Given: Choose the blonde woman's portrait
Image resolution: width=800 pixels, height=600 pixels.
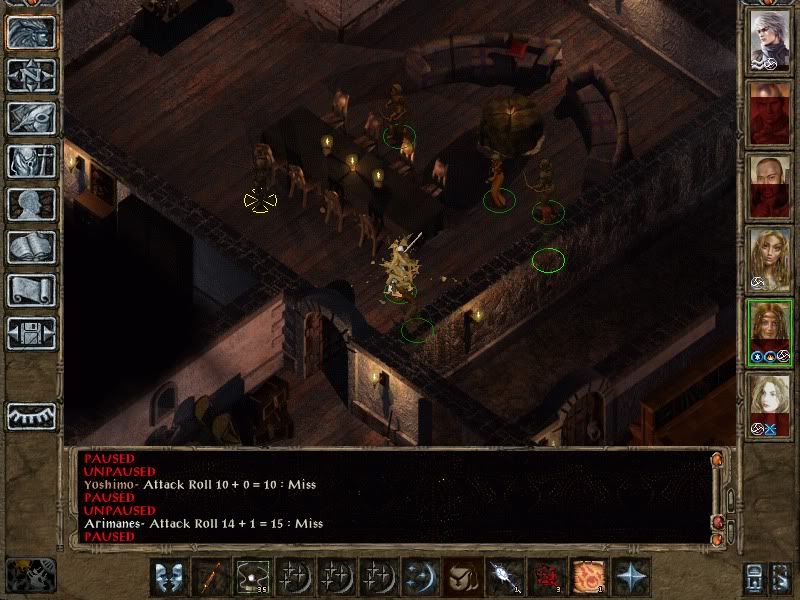Looking at the screenshot, I should tap(770, 260).
